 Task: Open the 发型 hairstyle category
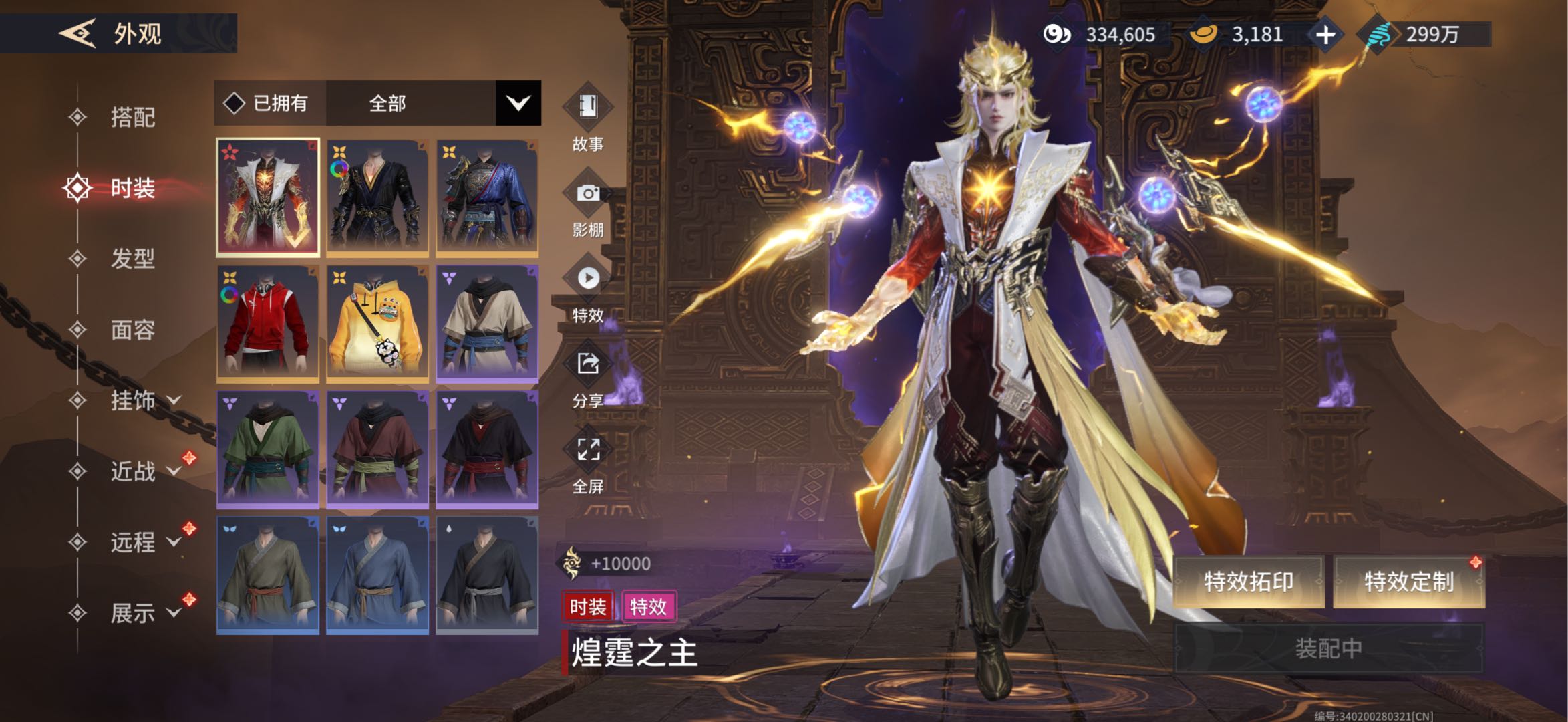pos(132,259)
